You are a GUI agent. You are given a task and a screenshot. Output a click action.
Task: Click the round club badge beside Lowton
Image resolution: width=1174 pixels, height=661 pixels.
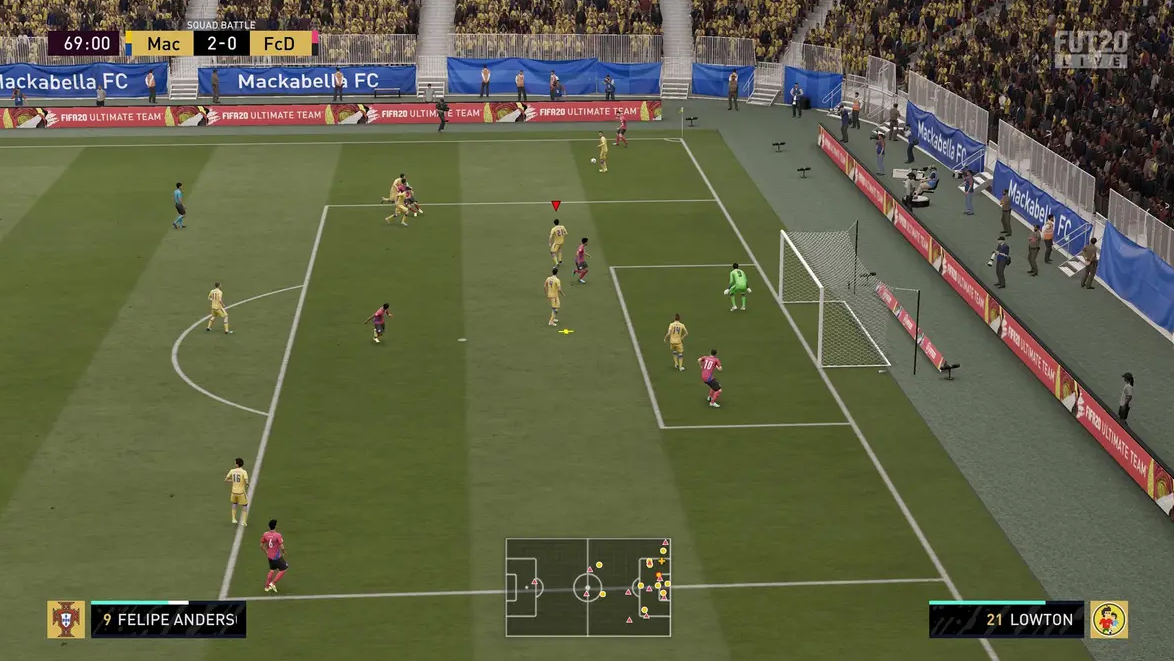(x=1108, y=619)
